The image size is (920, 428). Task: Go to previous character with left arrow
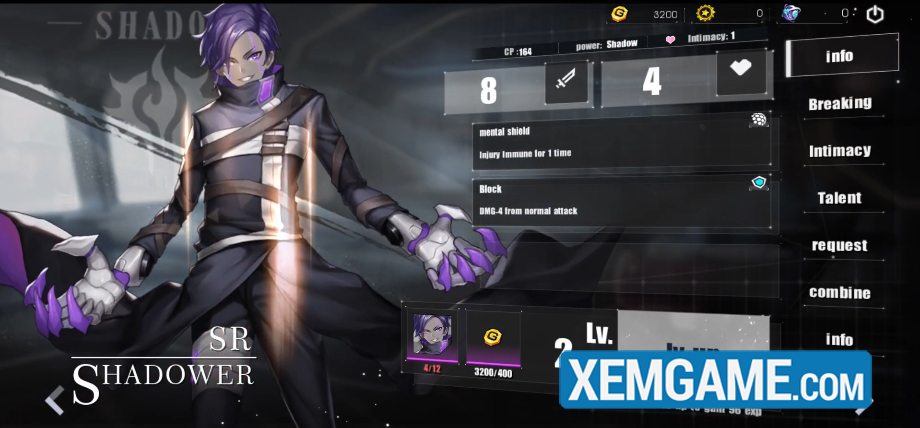(x=55, y=401)
